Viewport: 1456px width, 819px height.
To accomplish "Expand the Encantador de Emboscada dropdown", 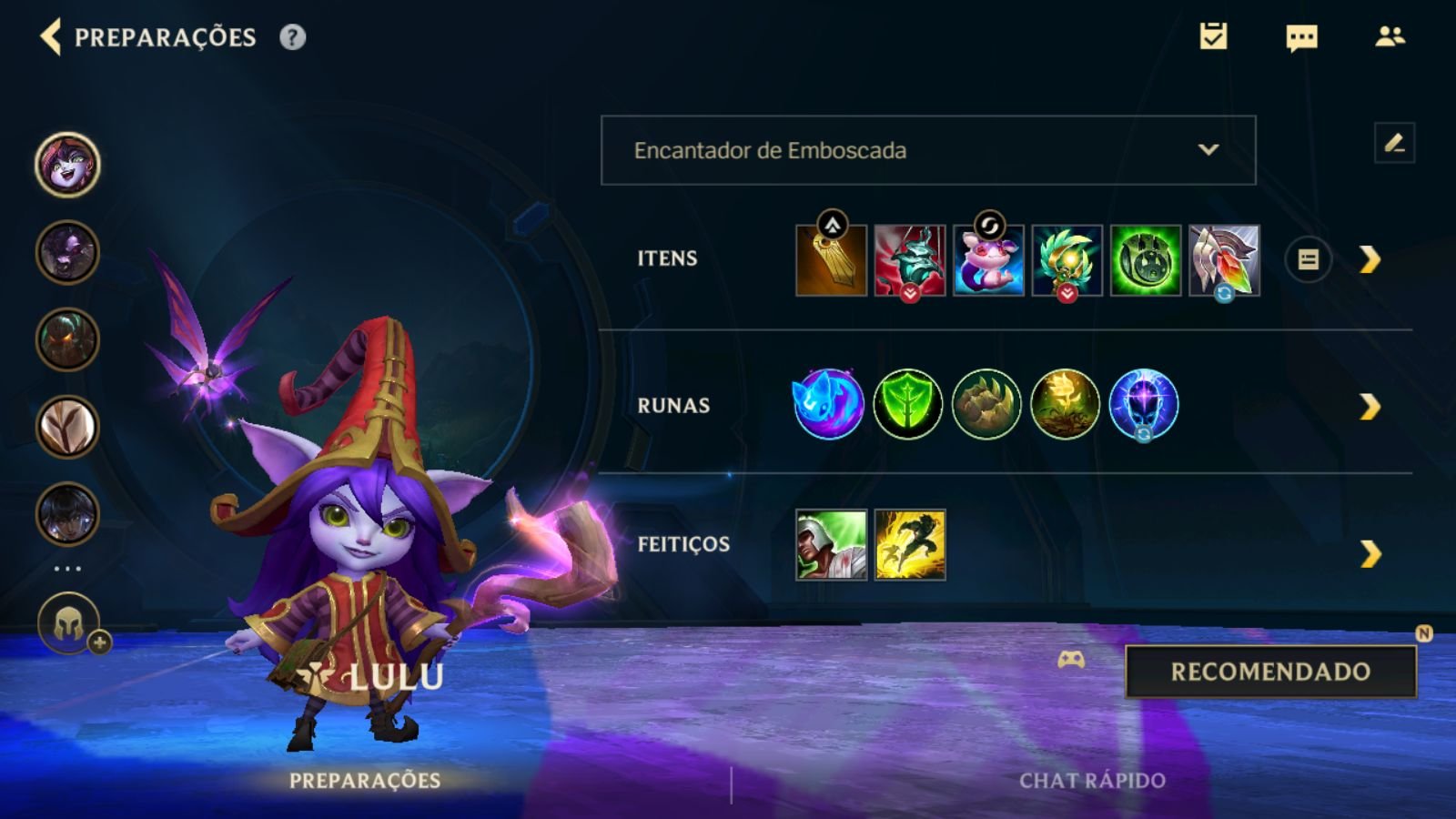I will (928, 150).
